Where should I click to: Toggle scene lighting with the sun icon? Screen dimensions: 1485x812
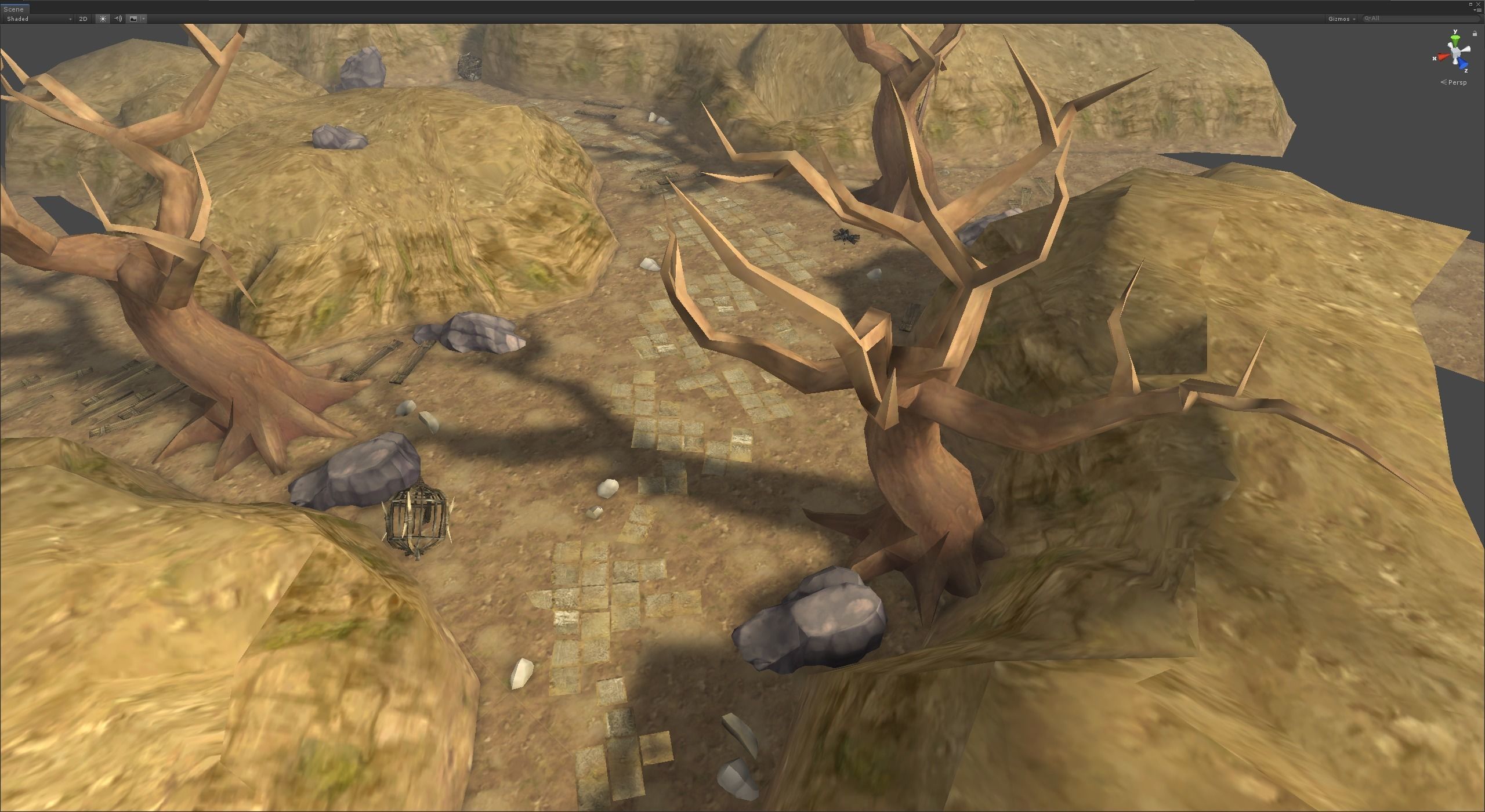click(x=103, y=19)
